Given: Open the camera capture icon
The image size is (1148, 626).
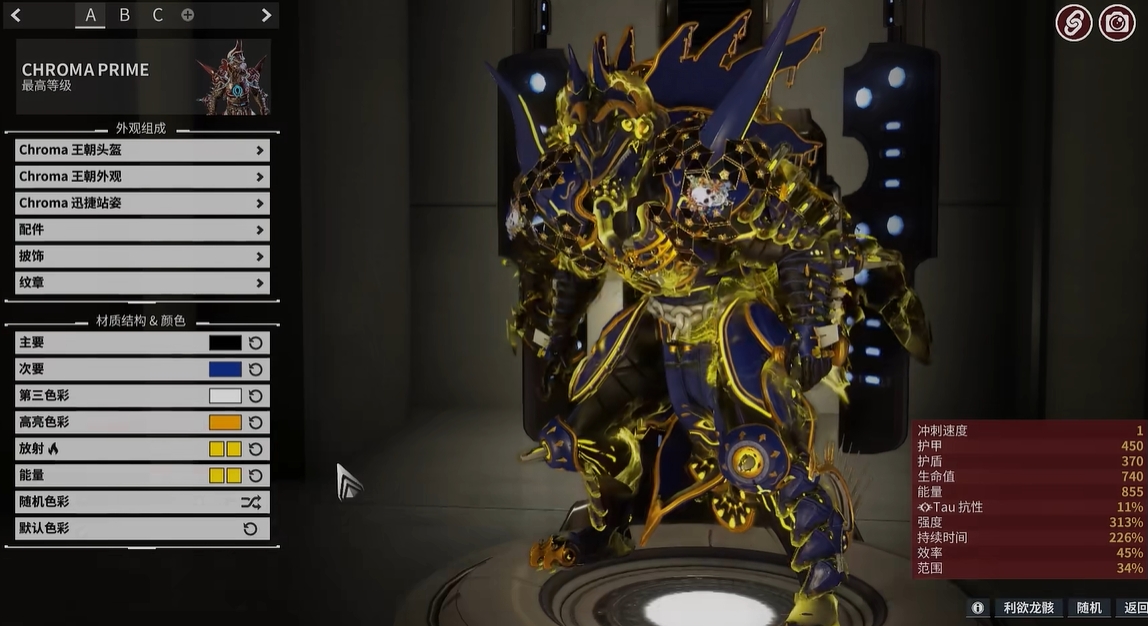Looking at the screenshot, I should 1117,22.
